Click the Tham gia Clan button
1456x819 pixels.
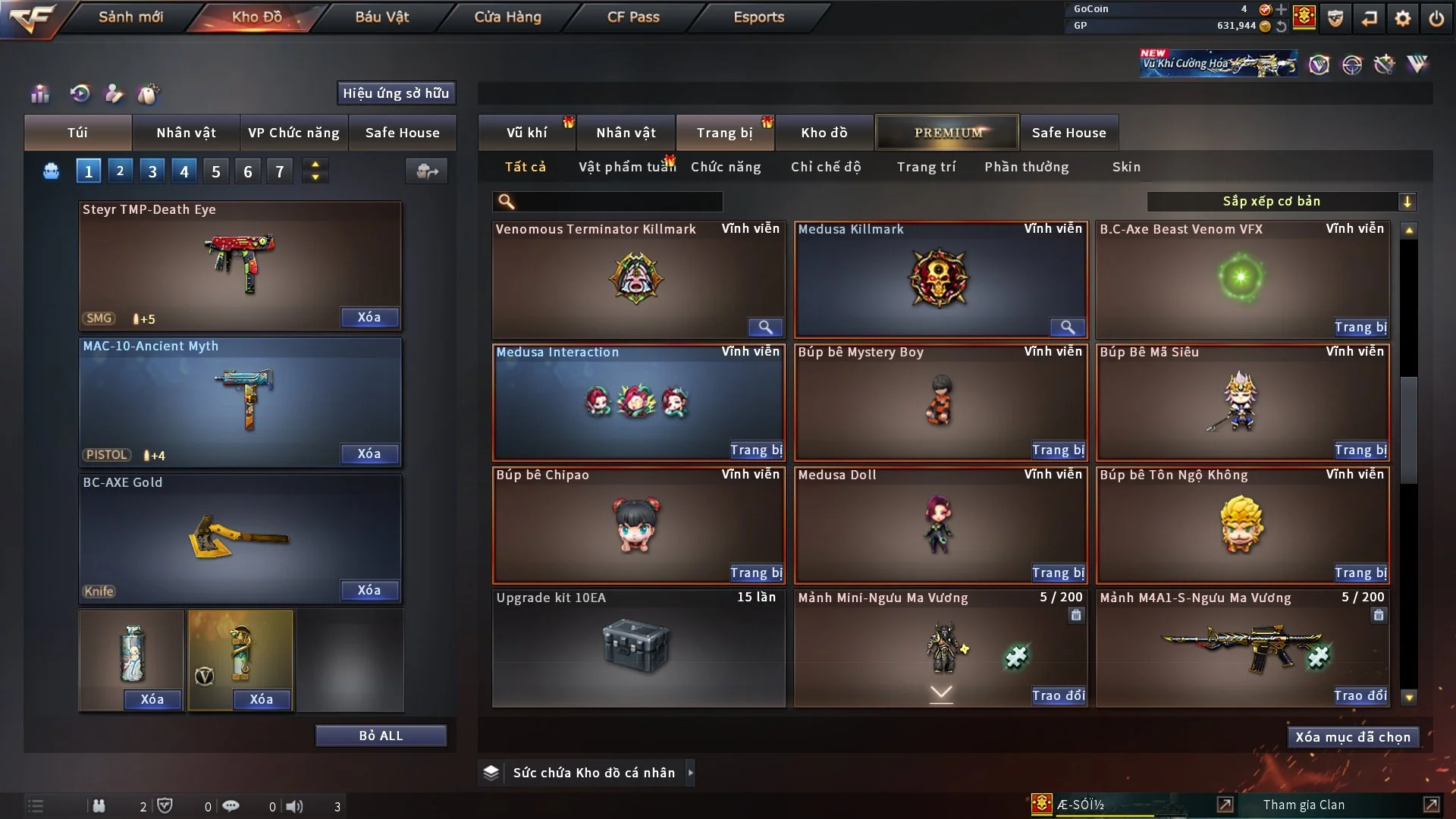pos(1304,805)
